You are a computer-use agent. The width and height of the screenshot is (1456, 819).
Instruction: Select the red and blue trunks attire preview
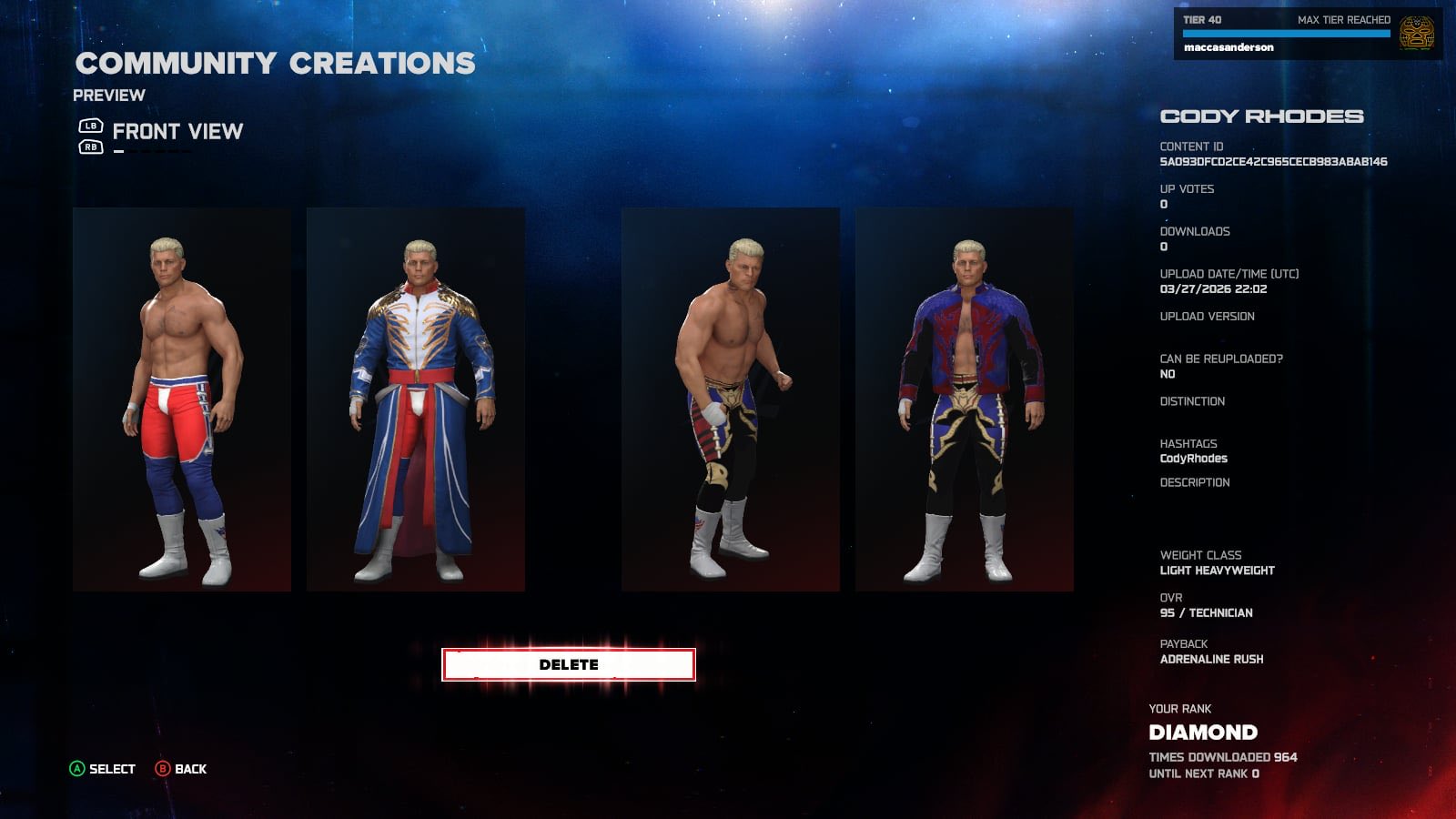tap(182, 399)
